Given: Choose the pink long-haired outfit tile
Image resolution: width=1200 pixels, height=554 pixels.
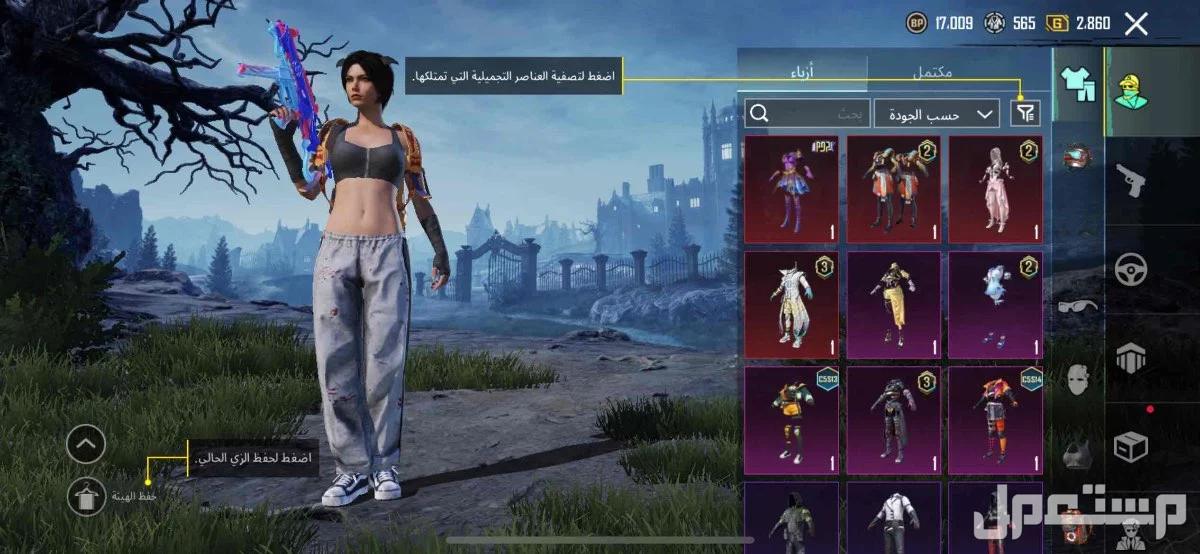Looking at the screenshot, I should pos(995,189).
